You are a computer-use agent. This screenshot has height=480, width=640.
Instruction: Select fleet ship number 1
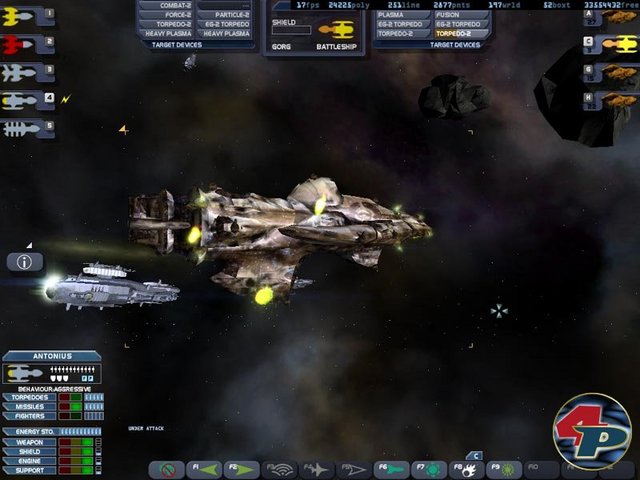tap(27, 16)
